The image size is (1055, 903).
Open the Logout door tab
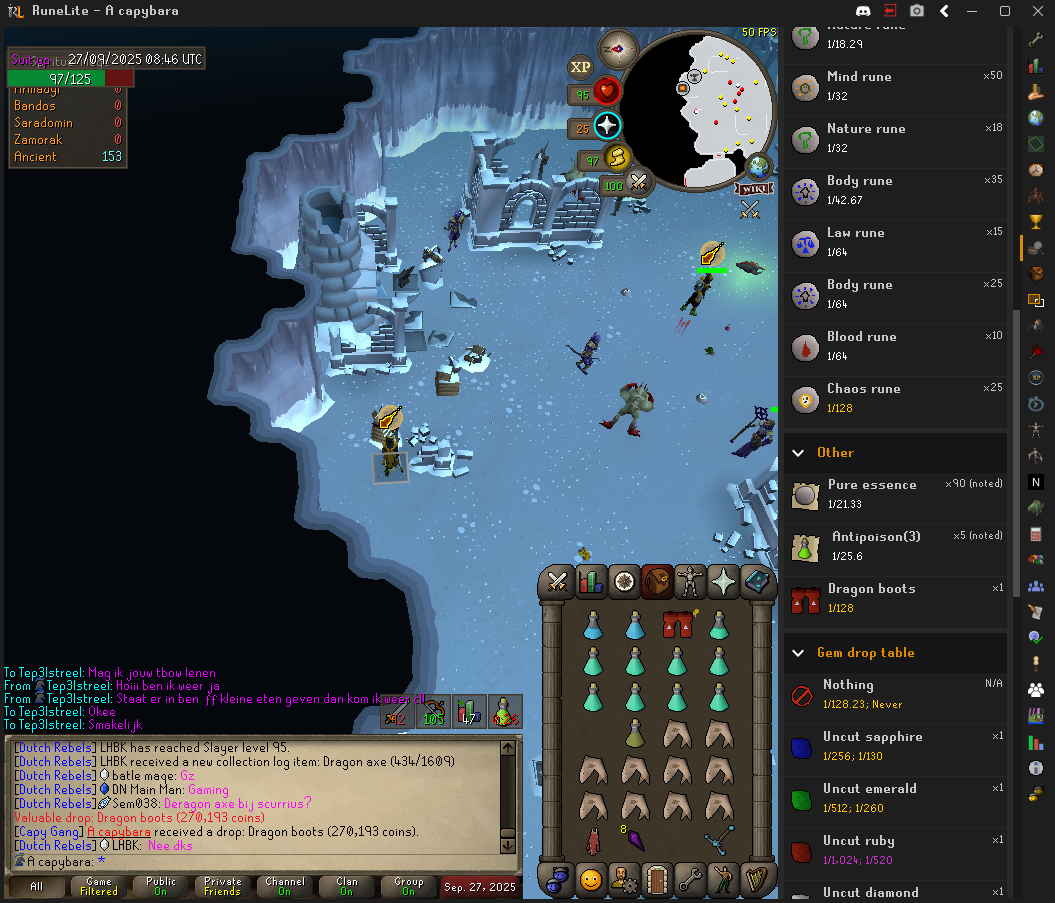coord(657,880)
